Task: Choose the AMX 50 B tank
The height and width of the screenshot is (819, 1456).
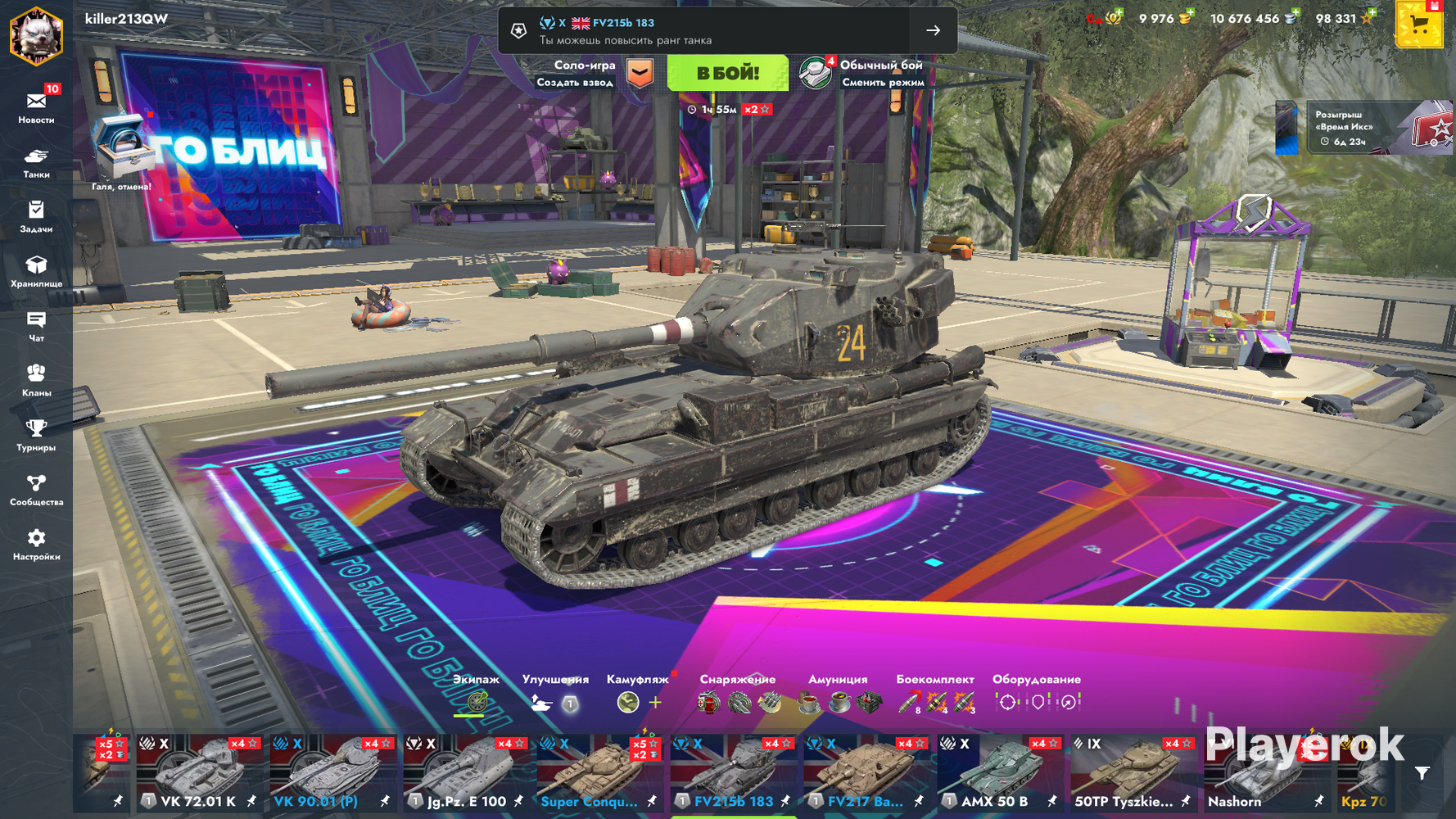Action: click(x=1001, y=774)
